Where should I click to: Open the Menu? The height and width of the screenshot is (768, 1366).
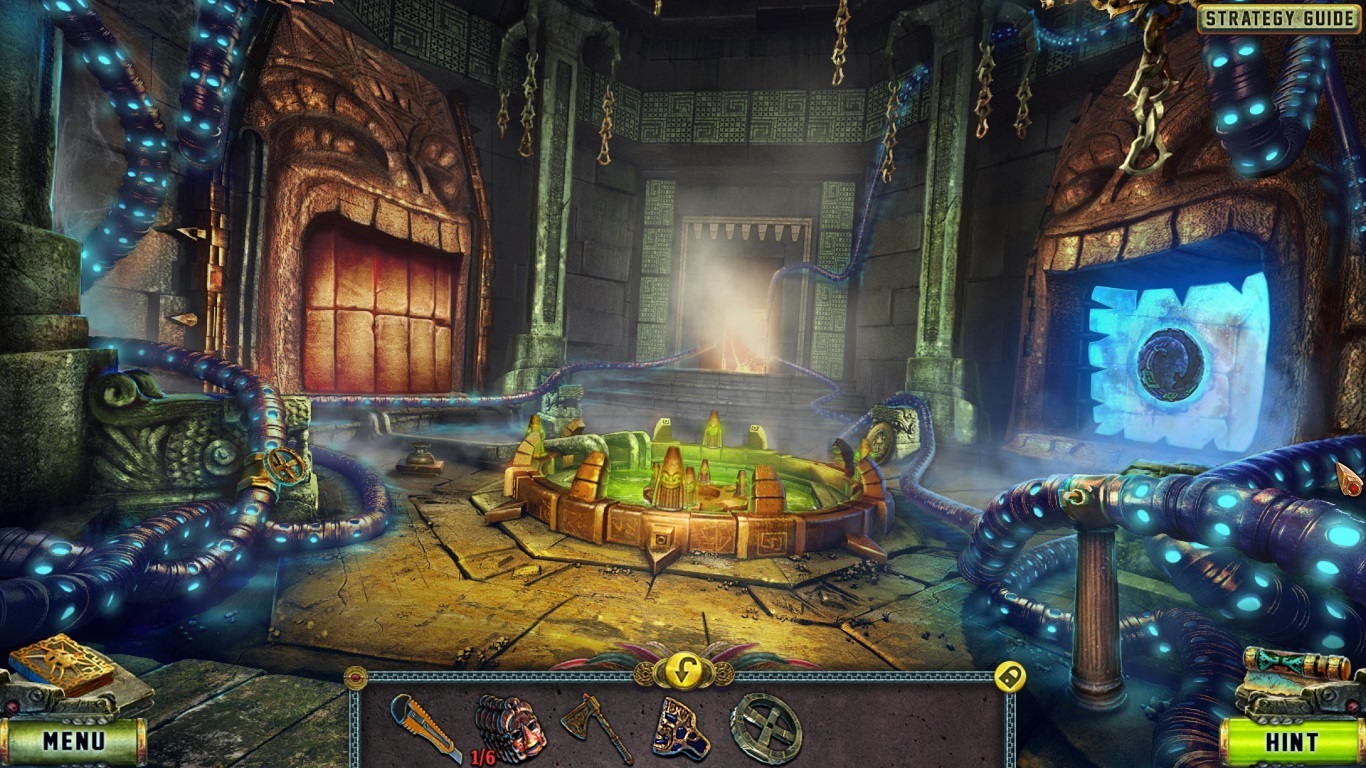(74, 744)
